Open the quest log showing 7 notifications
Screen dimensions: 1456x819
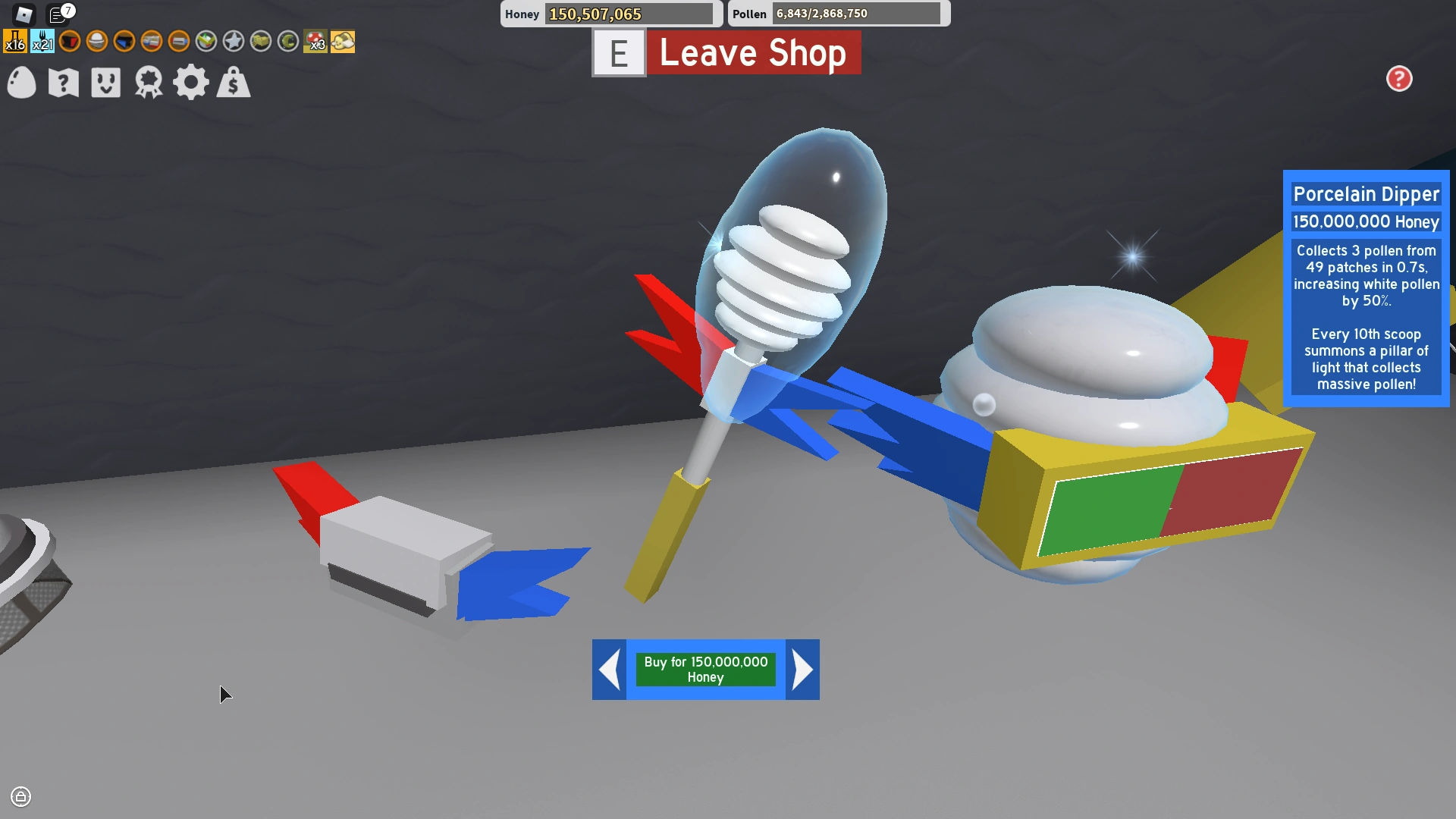pos(57,13)
